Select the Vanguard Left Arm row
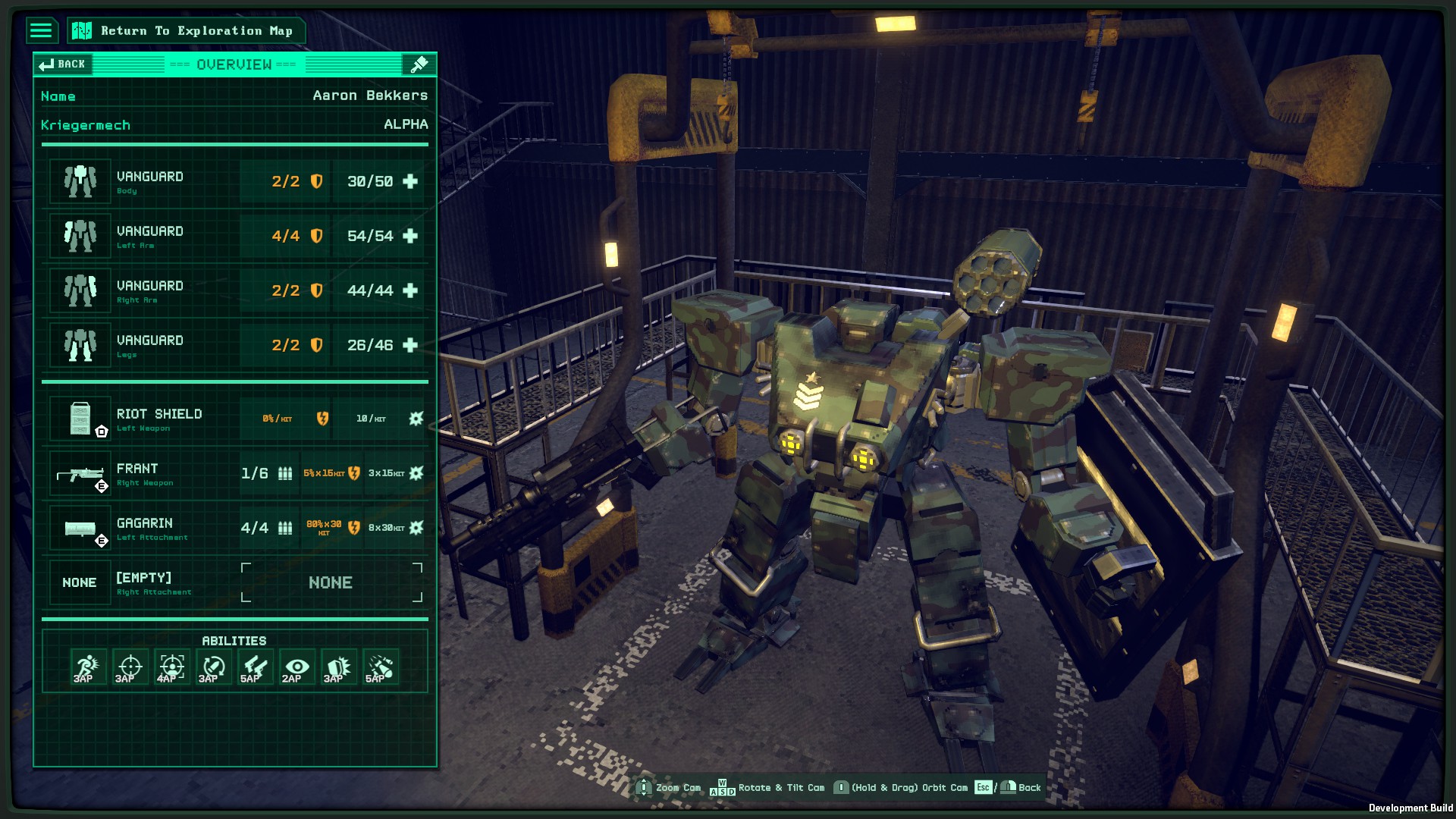The image size is (1456, 819). pos(235,236)
